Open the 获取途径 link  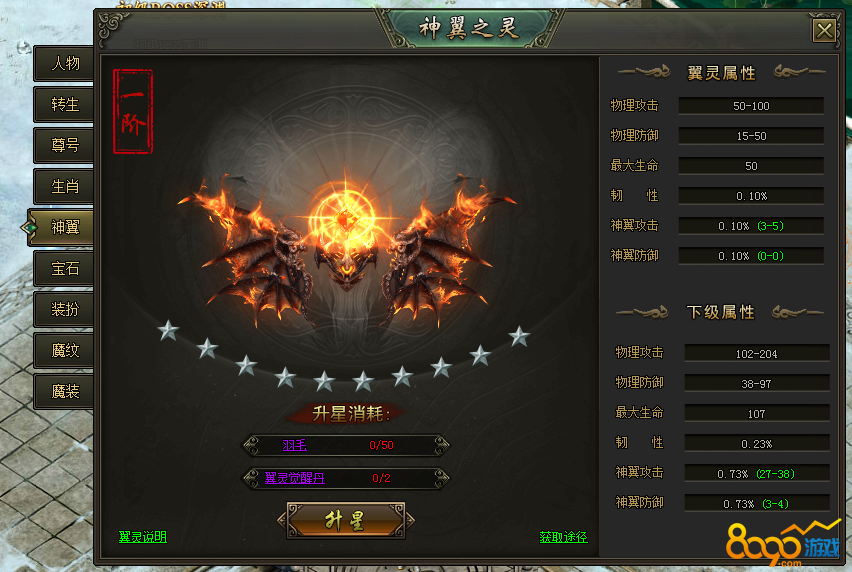coord(563,537)
